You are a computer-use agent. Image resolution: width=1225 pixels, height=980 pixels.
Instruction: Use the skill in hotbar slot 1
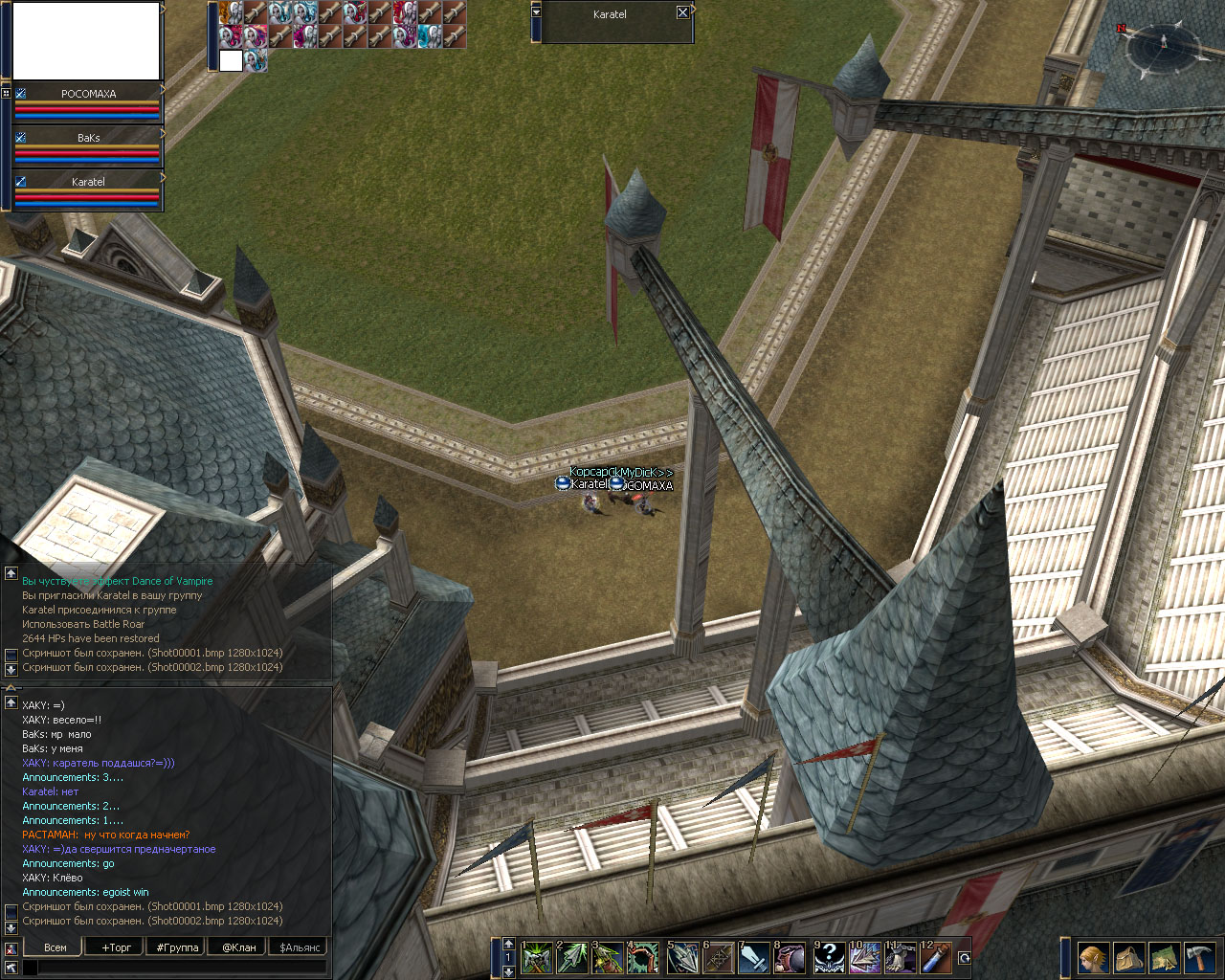point(537,958)
